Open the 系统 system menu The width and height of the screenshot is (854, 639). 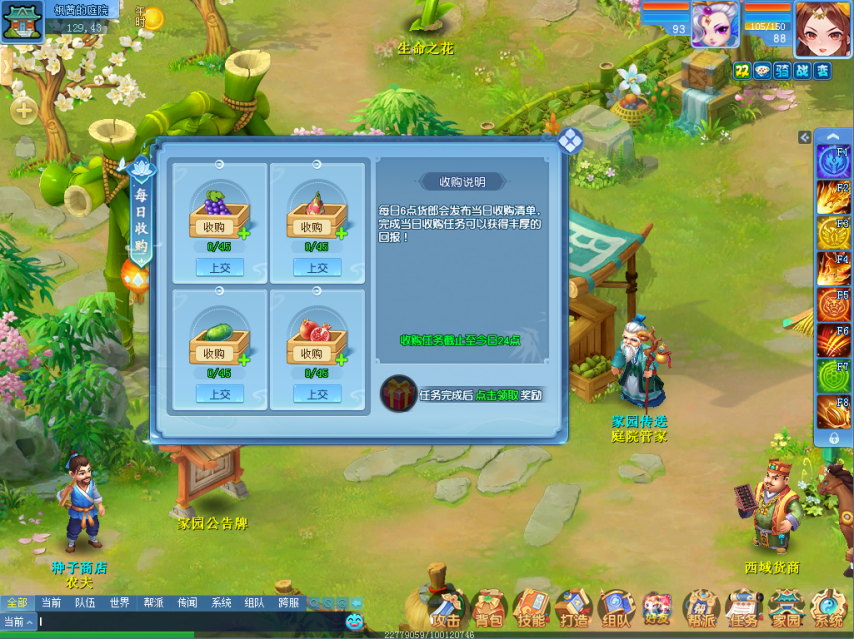pos(829,608)
